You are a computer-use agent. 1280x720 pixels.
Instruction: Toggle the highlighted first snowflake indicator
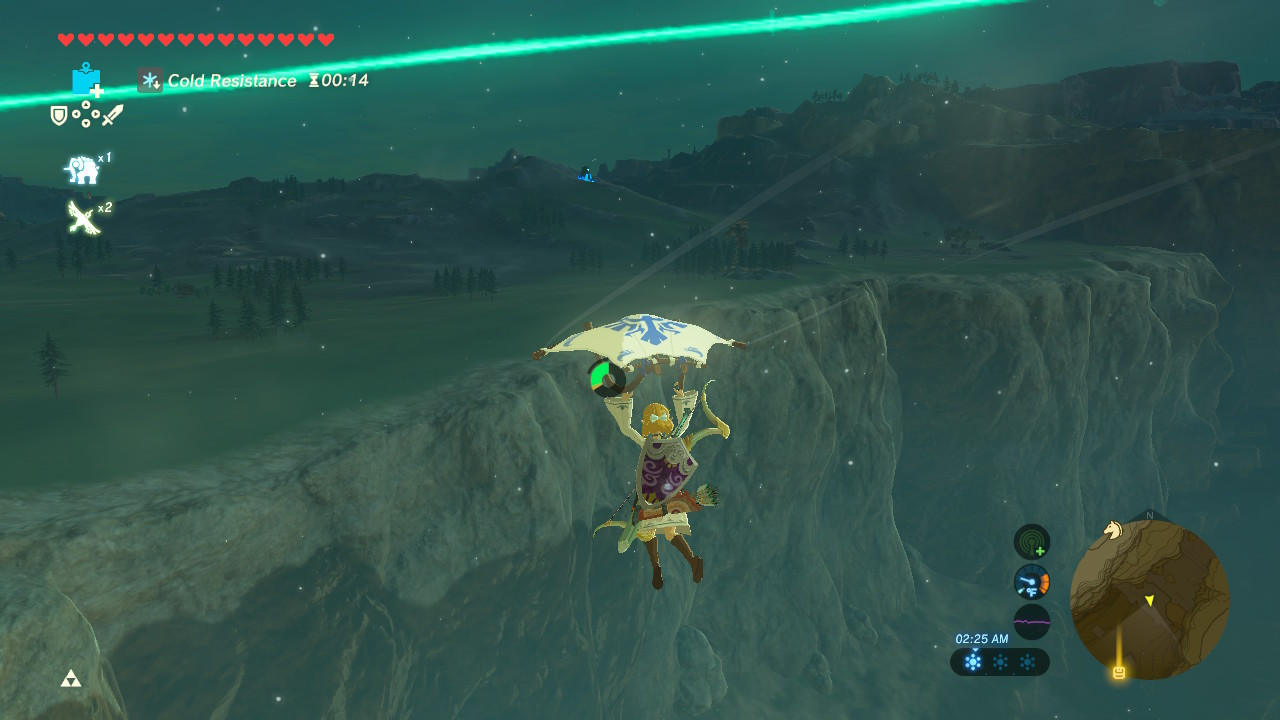tap(973, 660)
